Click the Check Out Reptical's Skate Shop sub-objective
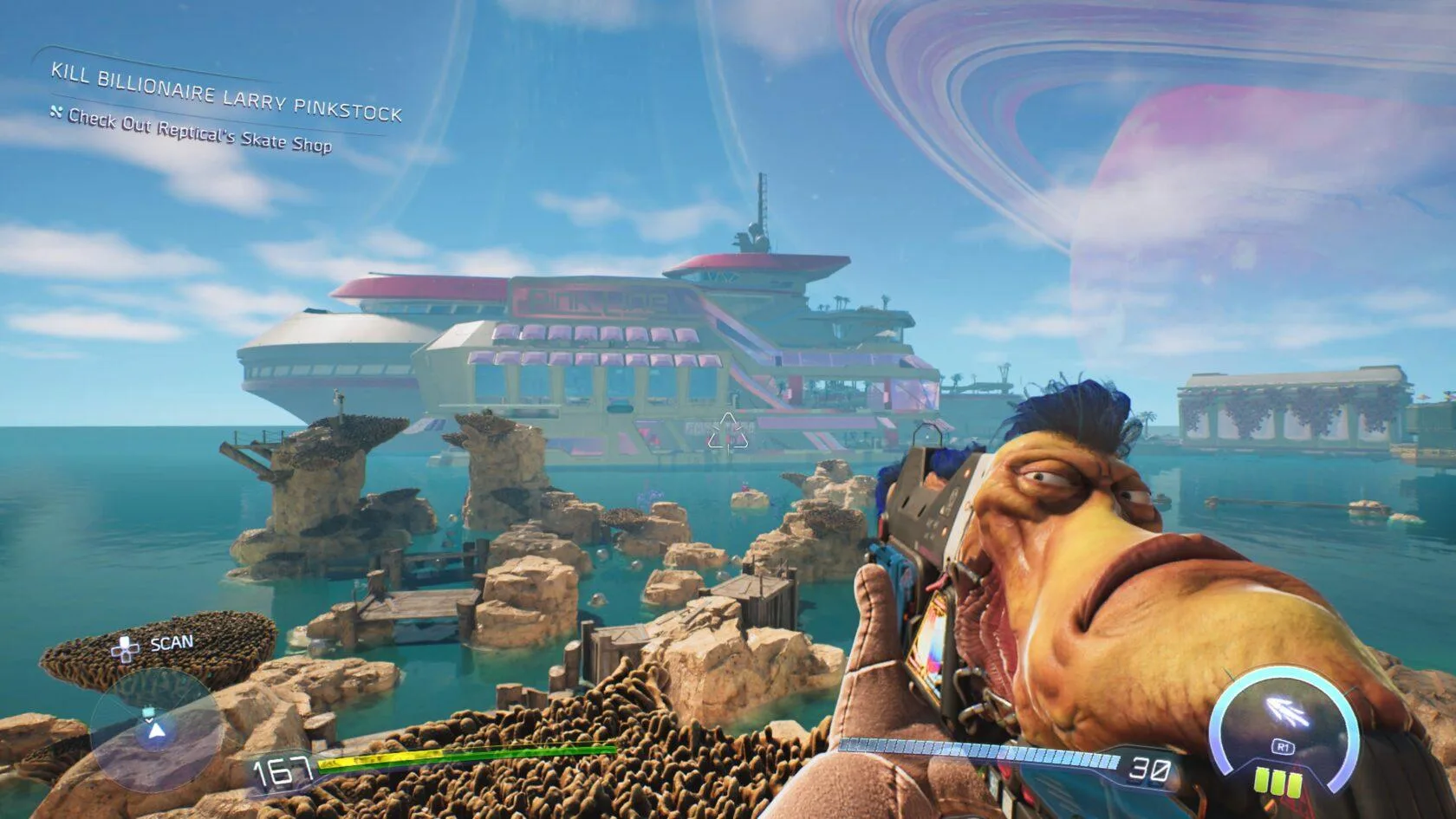 coord(199,131)
